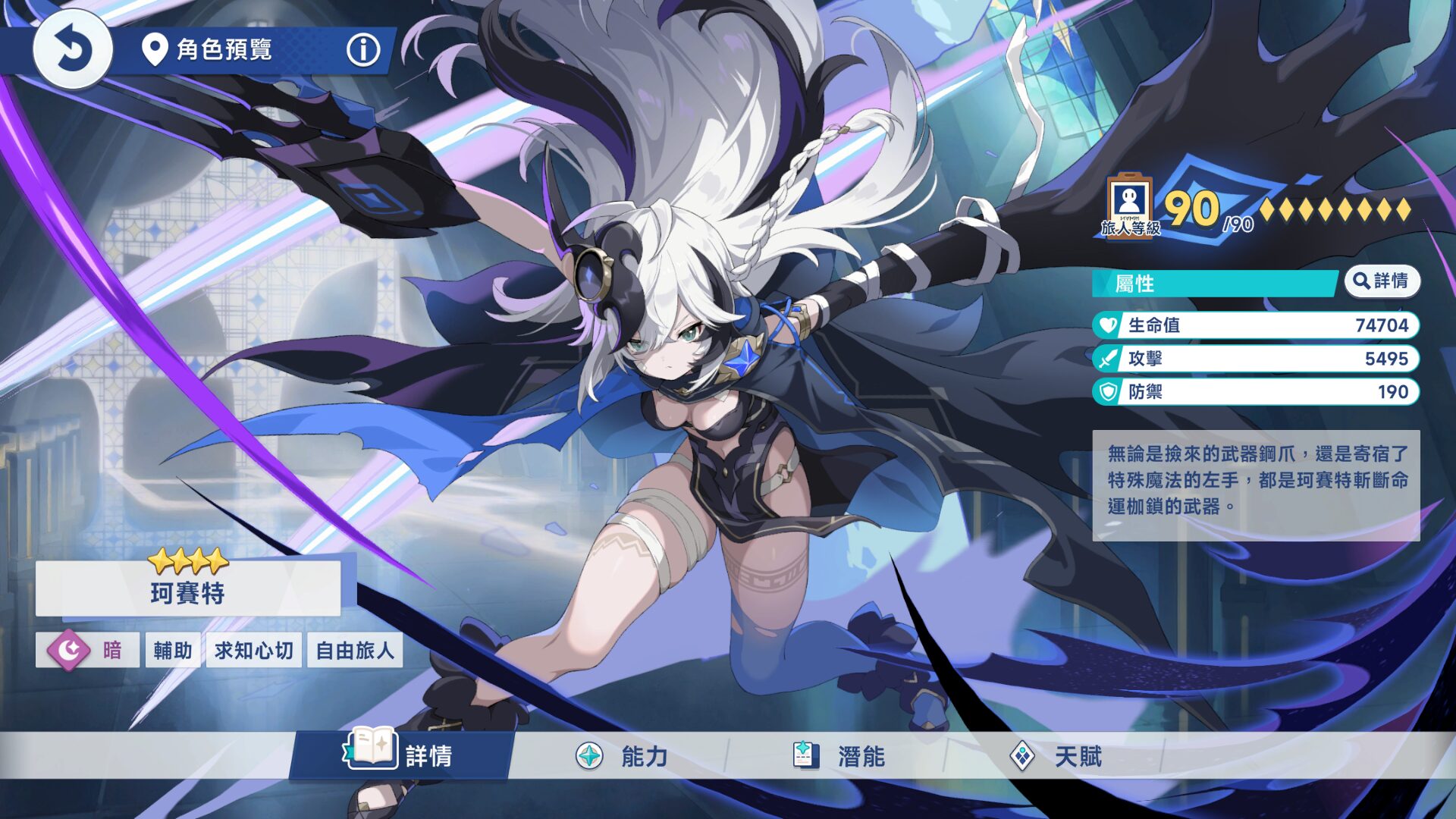Switch to the 天賦 tab
The image size is (1456, 819).
[1077, 756]
